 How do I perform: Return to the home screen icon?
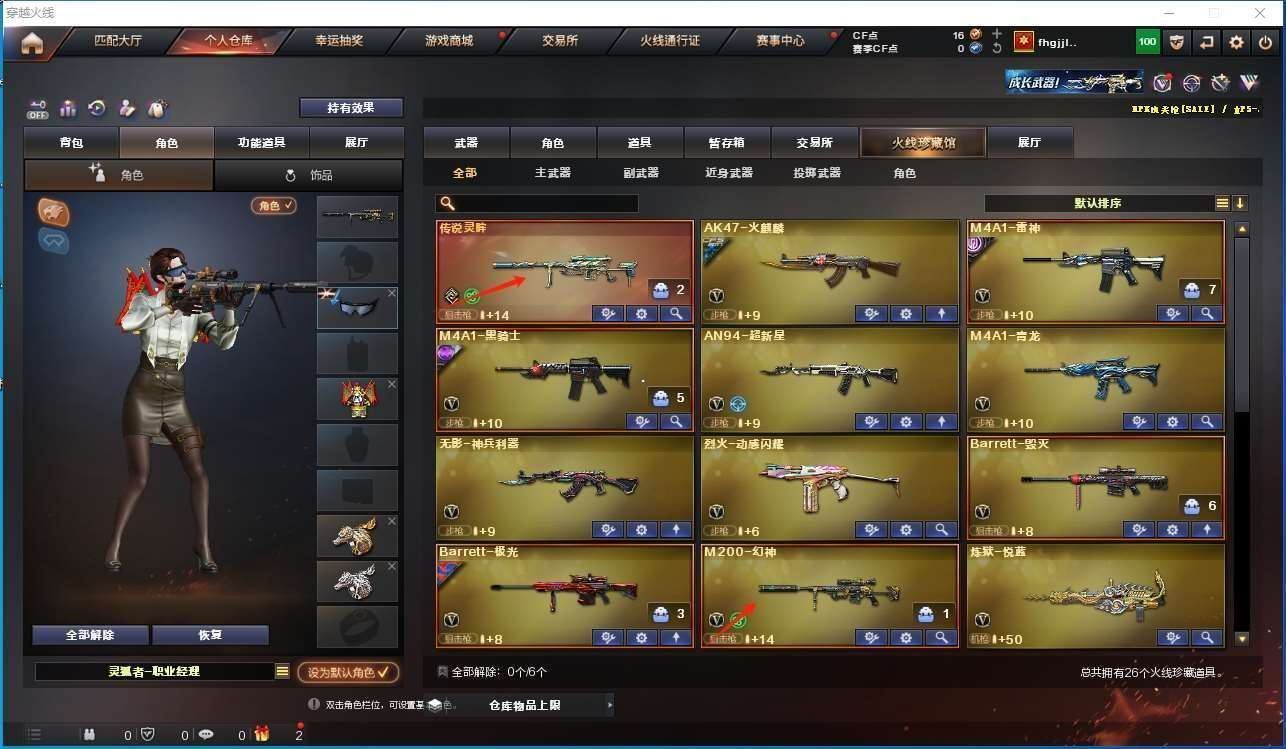pyautogui.click(x=32, y=43)
